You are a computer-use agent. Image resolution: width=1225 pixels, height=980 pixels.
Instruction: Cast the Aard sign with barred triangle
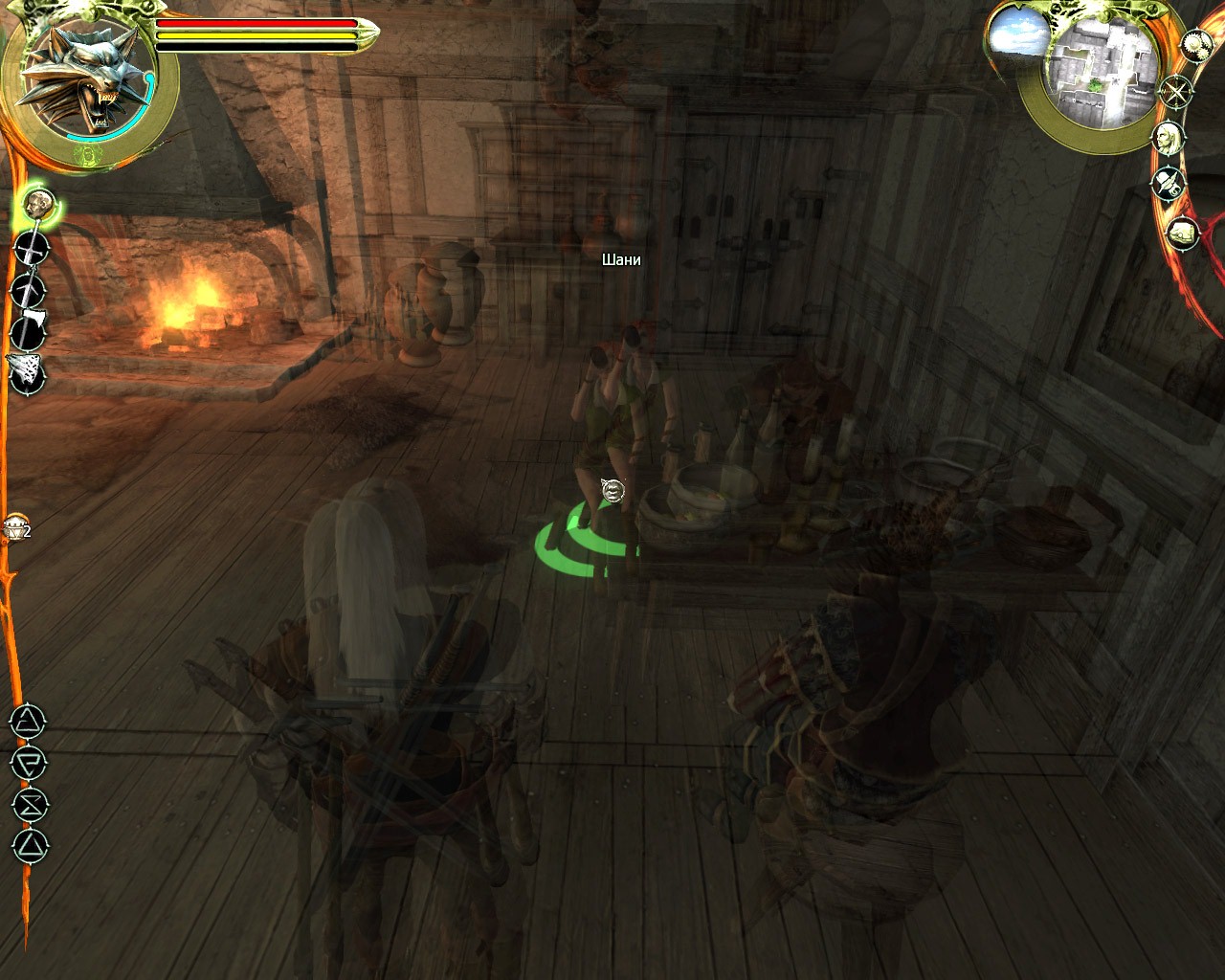tap(28, 722)
